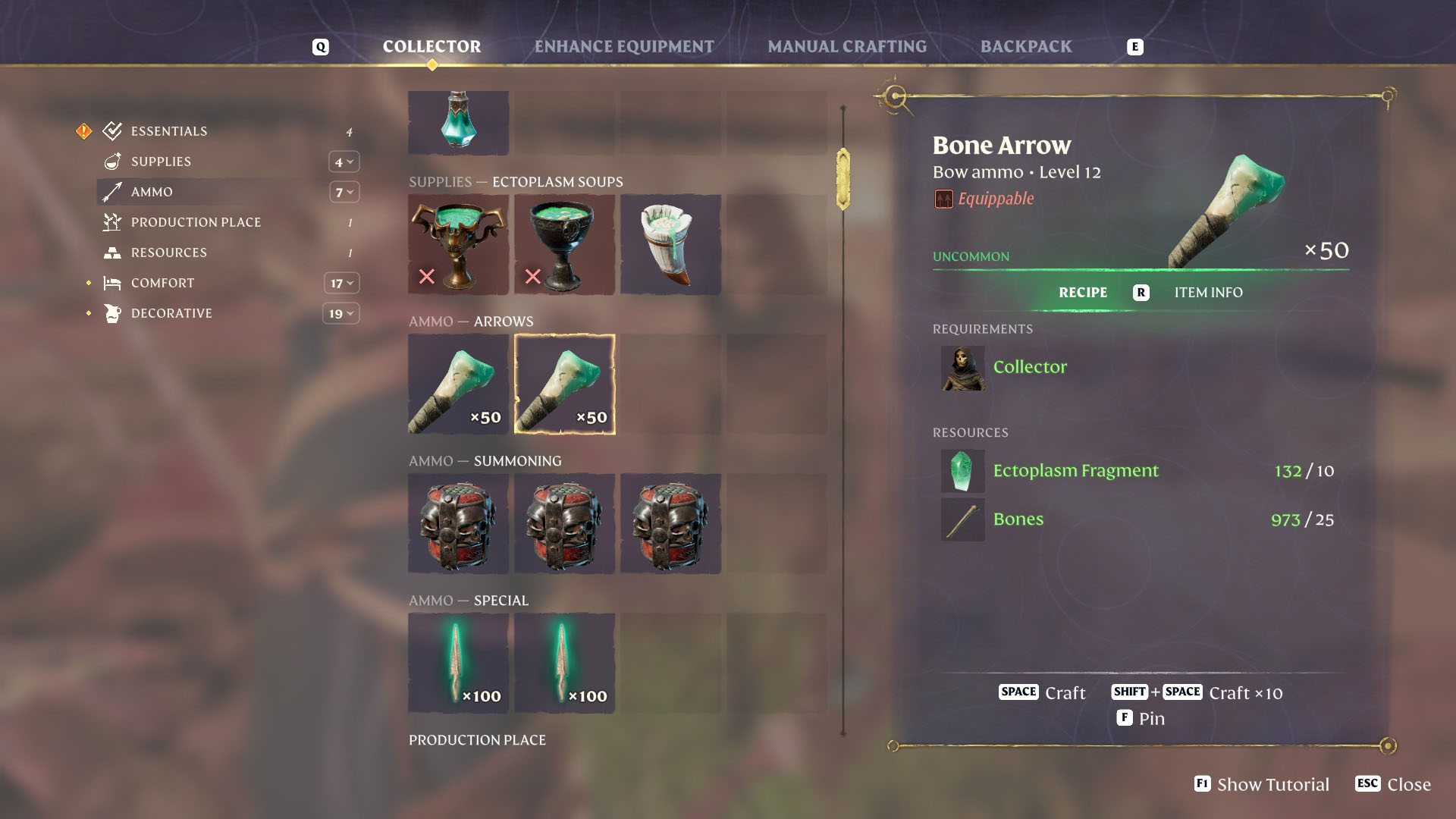Select the Ammo category
The width and height of the screenshot is (1456, 819).
(152, 192)
